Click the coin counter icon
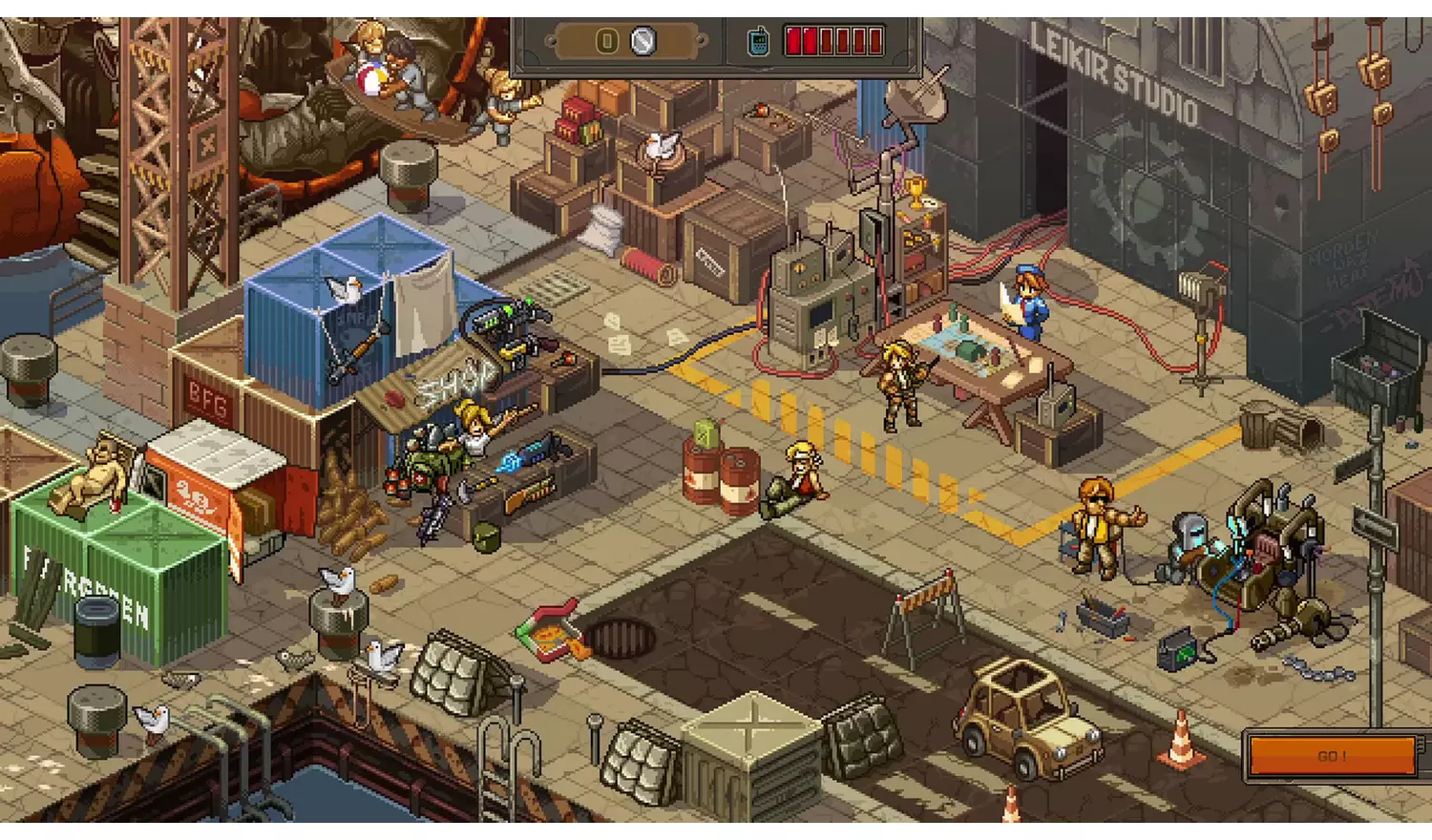Screen dimensions: 1432x840 (605, 40)
